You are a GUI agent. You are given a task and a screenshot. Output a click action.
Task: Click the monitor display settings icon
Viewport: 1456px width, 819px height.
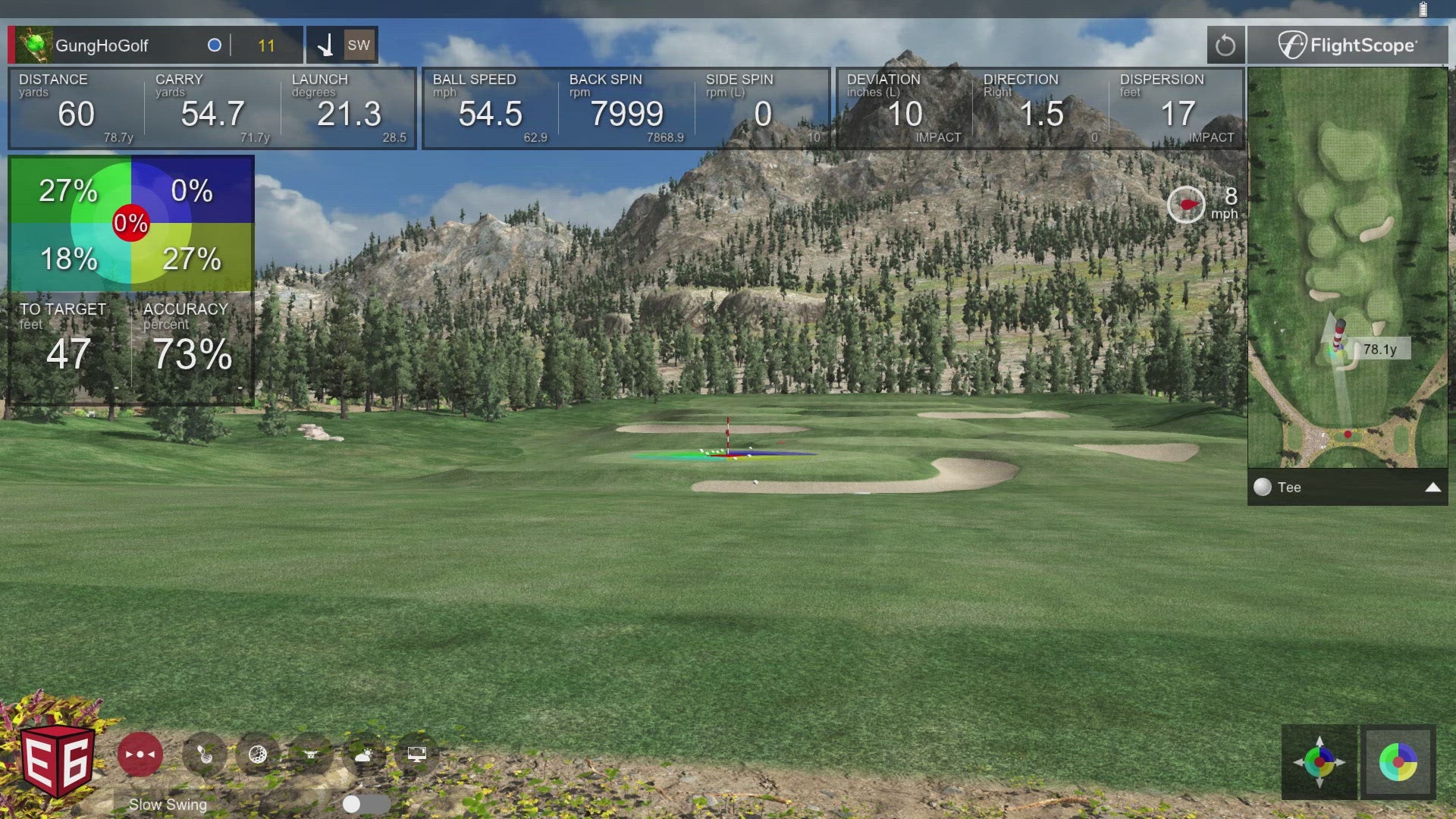(416, 755)
